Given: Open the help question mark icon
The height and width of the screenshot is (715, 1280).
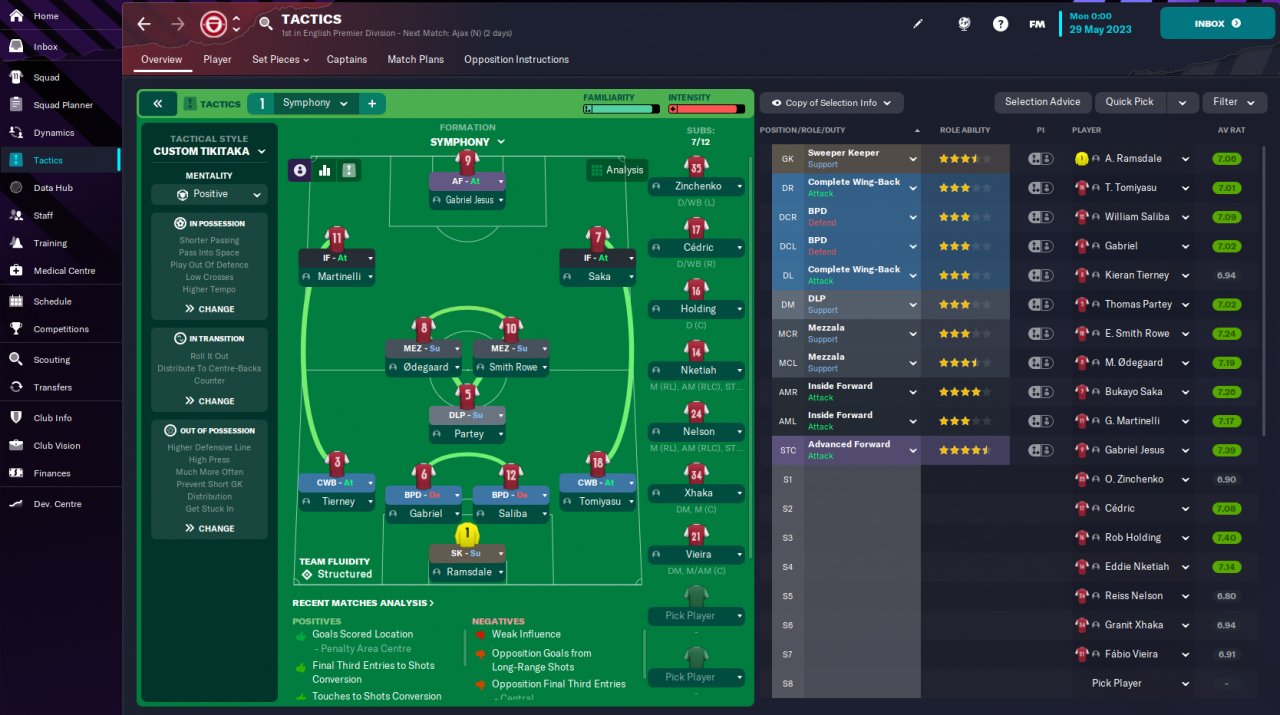Looking at the screenshot, I should click(1000, 24).
